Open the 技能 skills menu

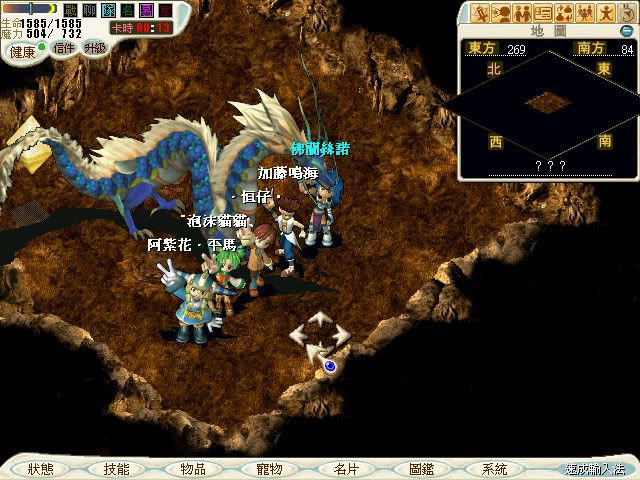(116, 468)
